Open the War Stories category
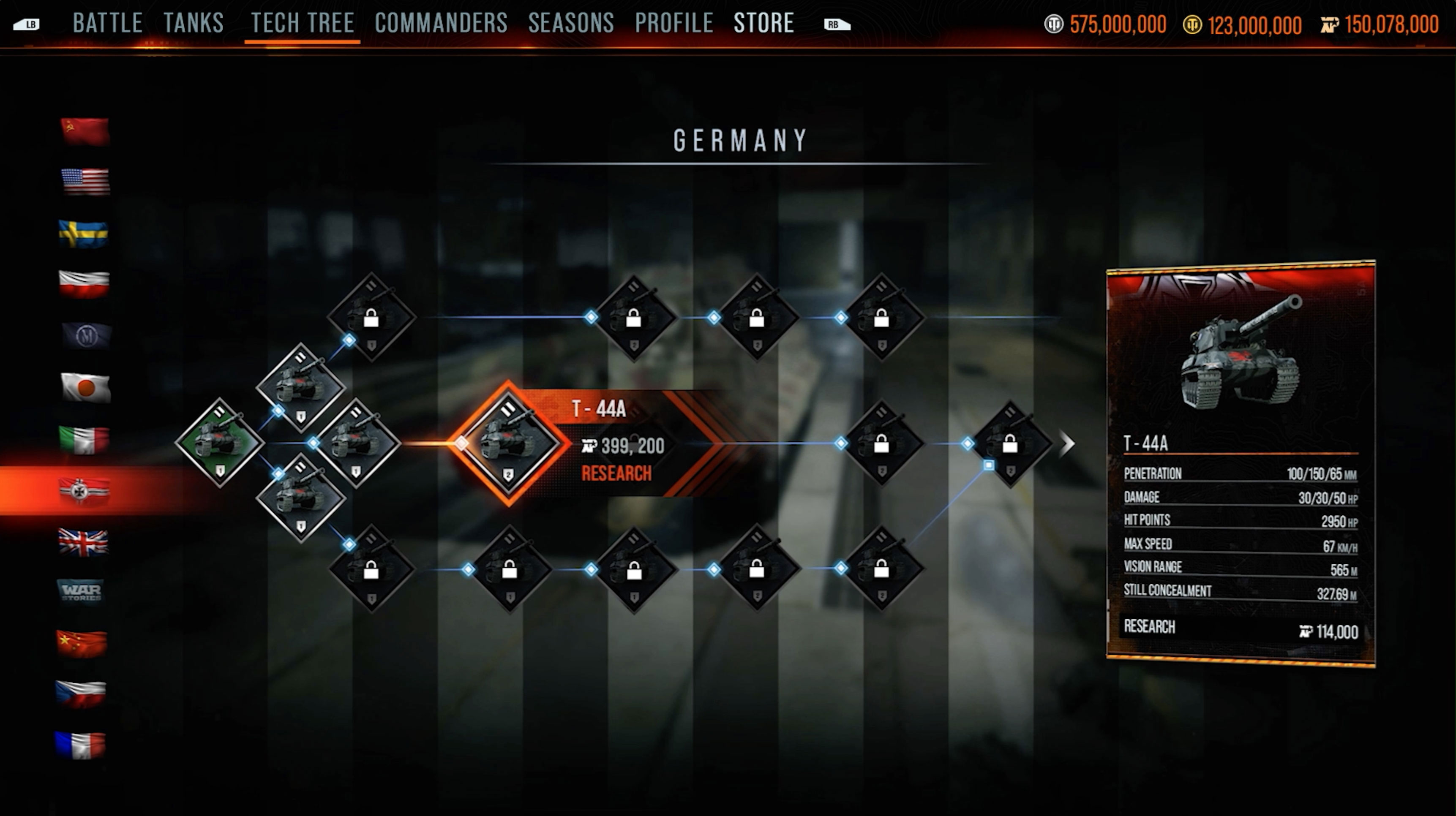Screen dimensions: 1456x816 (82, 591)
